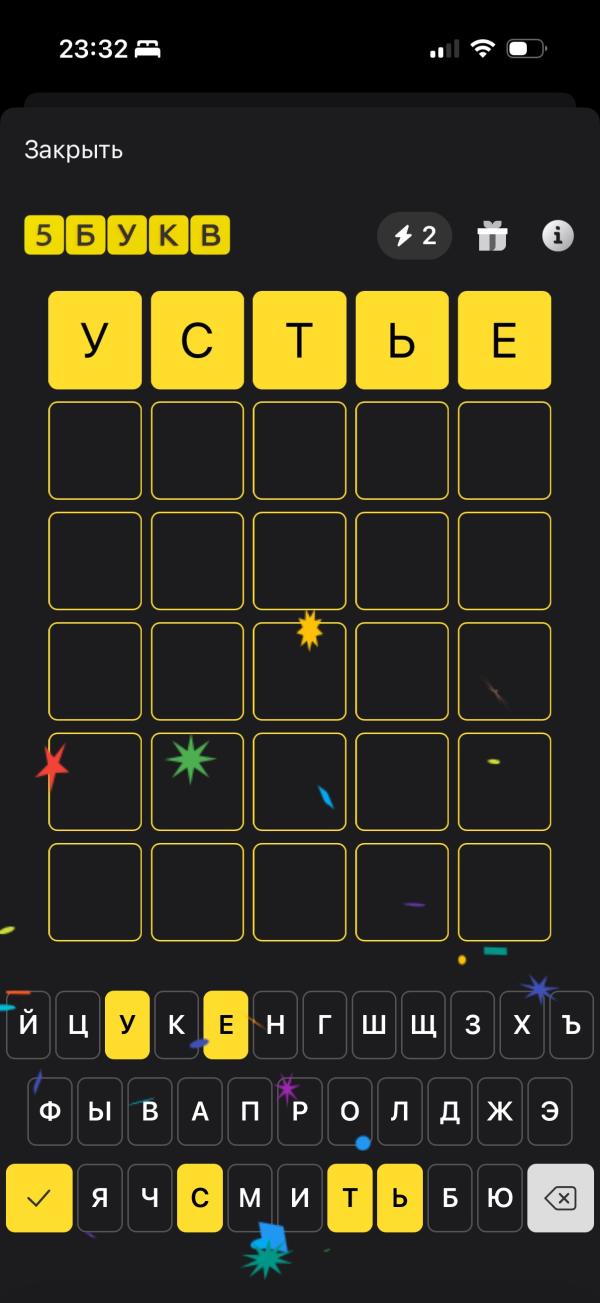Choose the letter К key
Viewport: 600px width, 1303px height.
click(176, 1025)
